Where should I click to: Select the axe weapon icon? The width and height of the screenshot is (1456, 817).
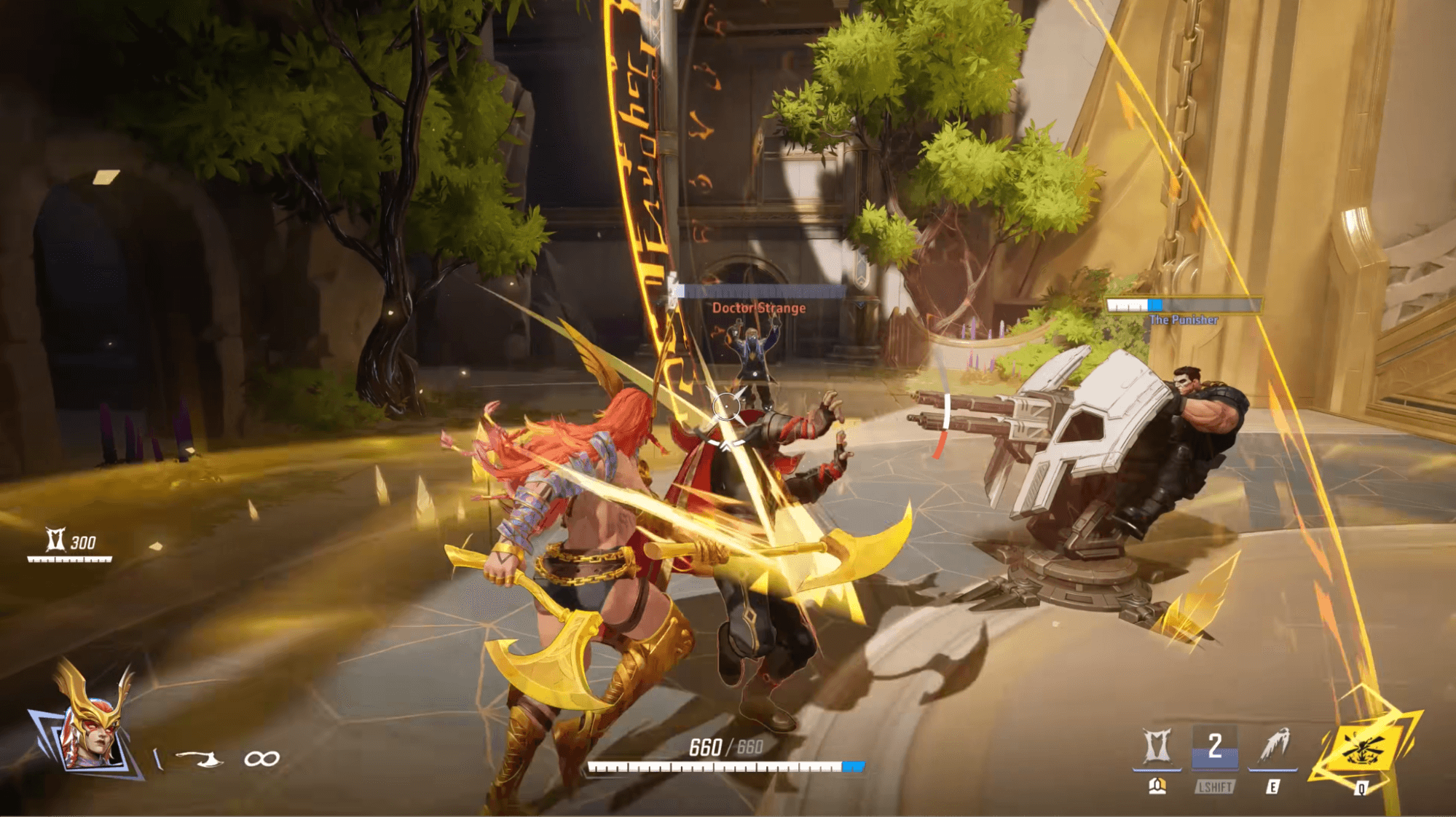tap(202, 759)
